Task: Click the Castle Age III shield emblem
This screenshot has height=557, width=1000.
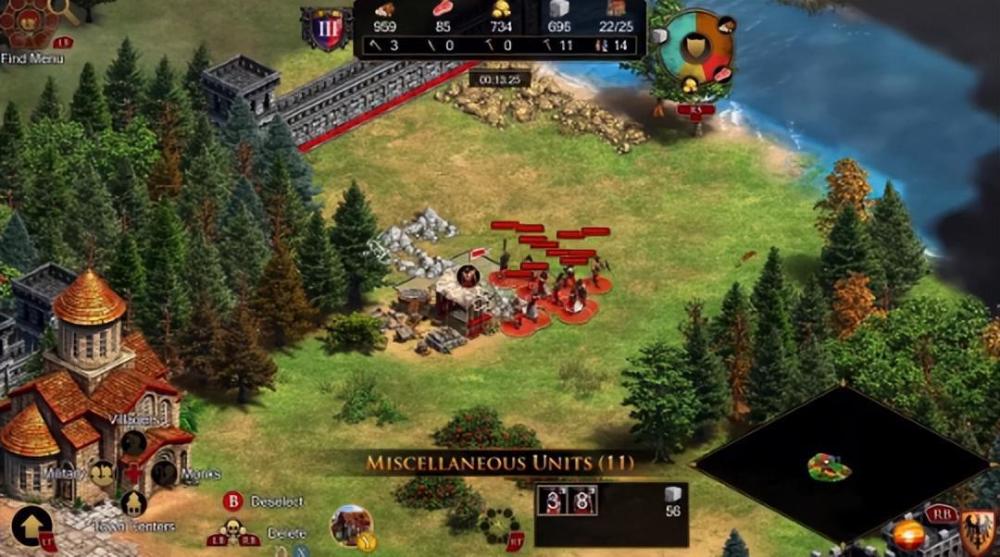Action: pos(327,29)
